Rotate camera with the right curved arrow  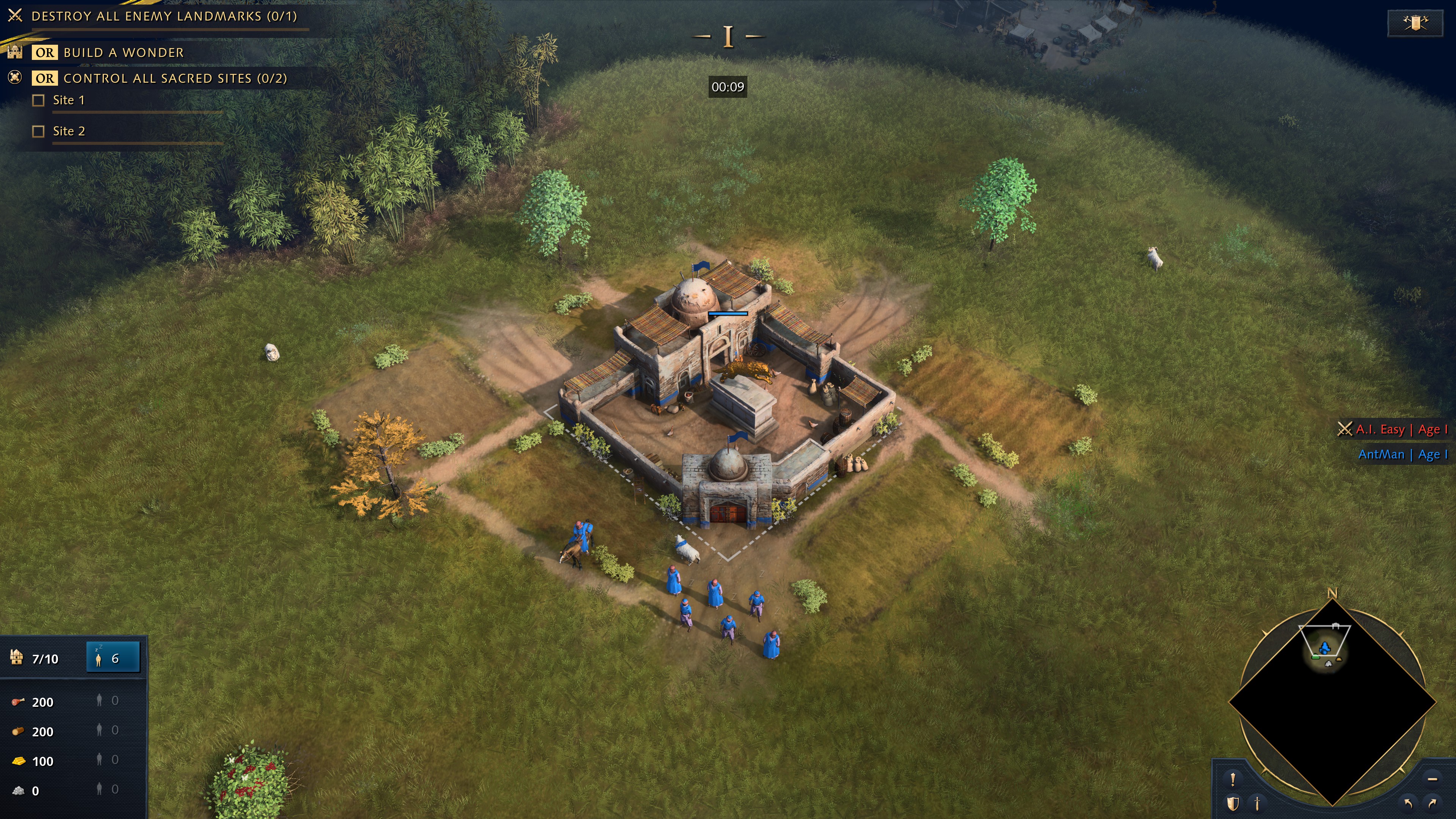1432,803
